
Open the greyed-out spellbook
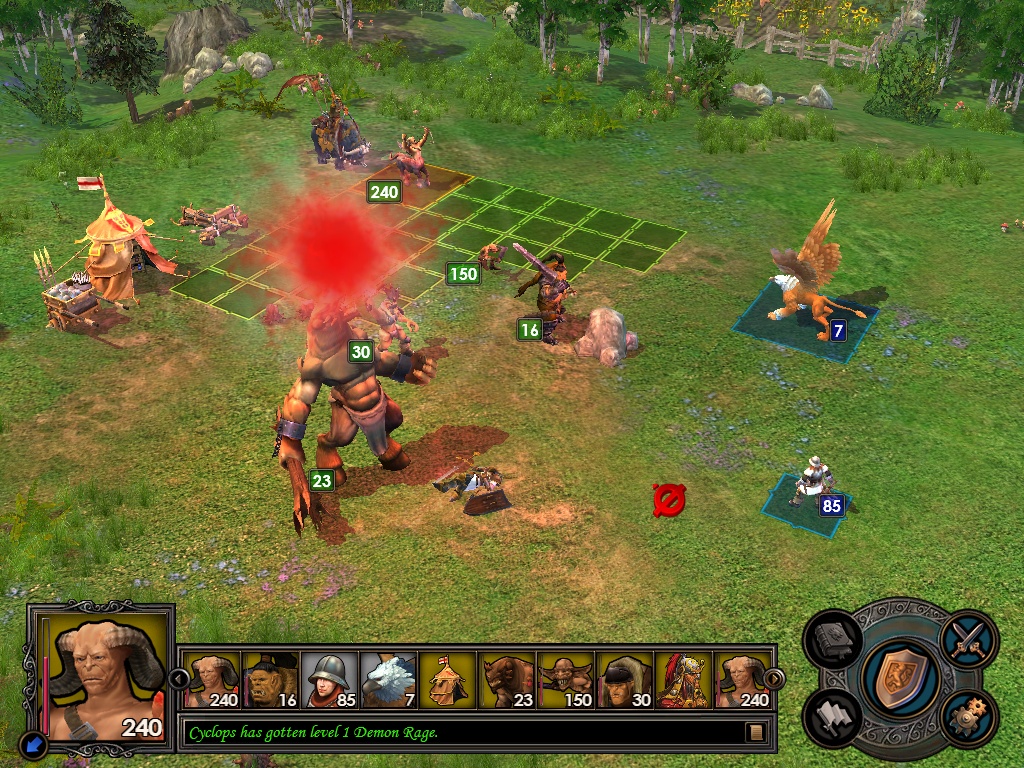click(832, 641)
